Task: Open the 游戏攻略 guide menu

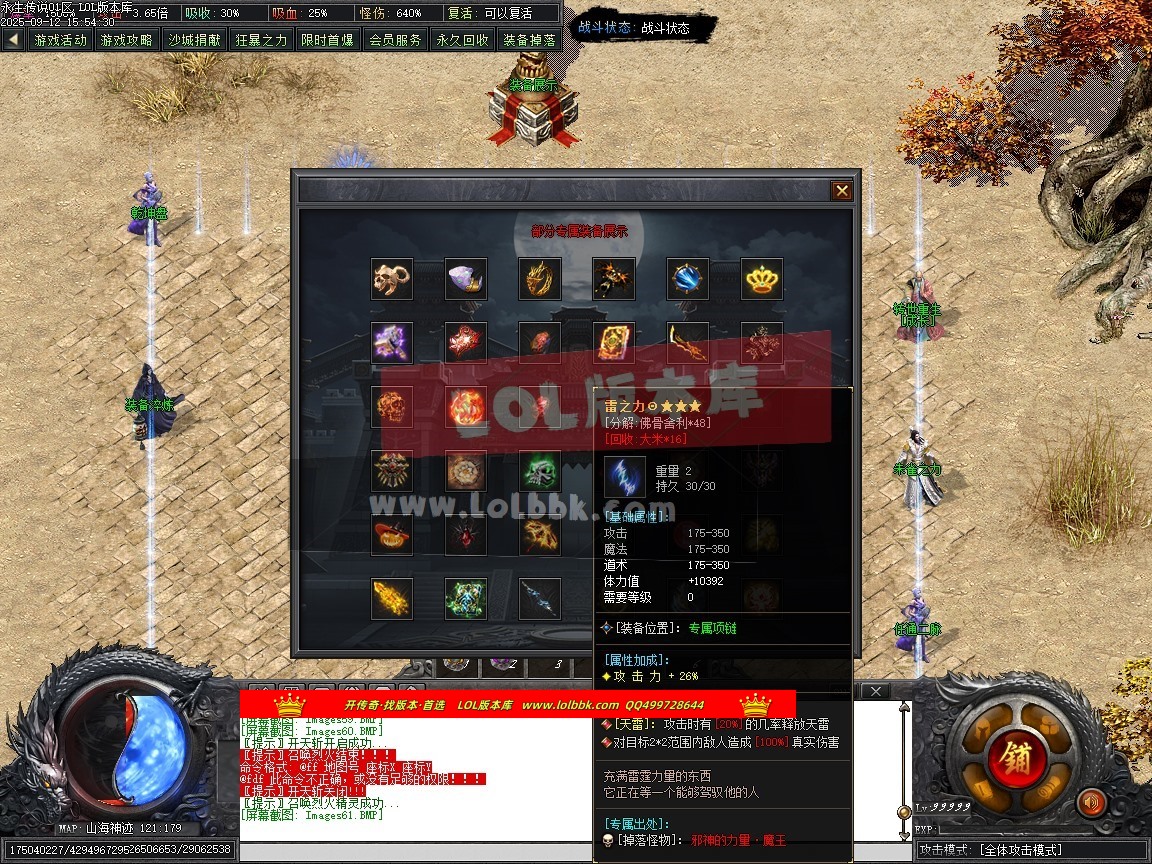Action: click(x=127, y=40)
